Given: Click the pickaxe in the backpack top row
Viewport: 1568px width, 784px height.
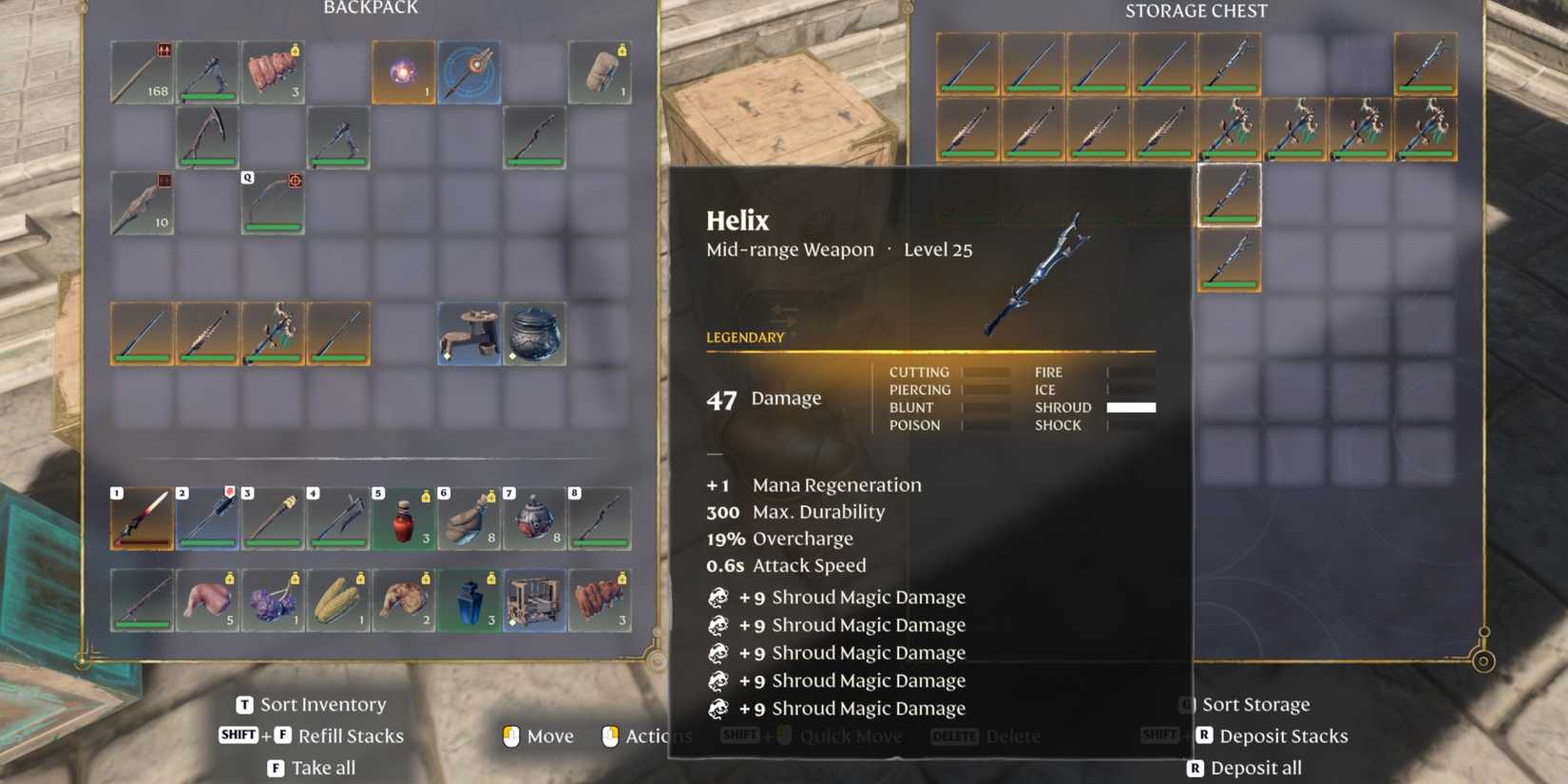Looking at the screenshot, I should (x=207, y=71).
